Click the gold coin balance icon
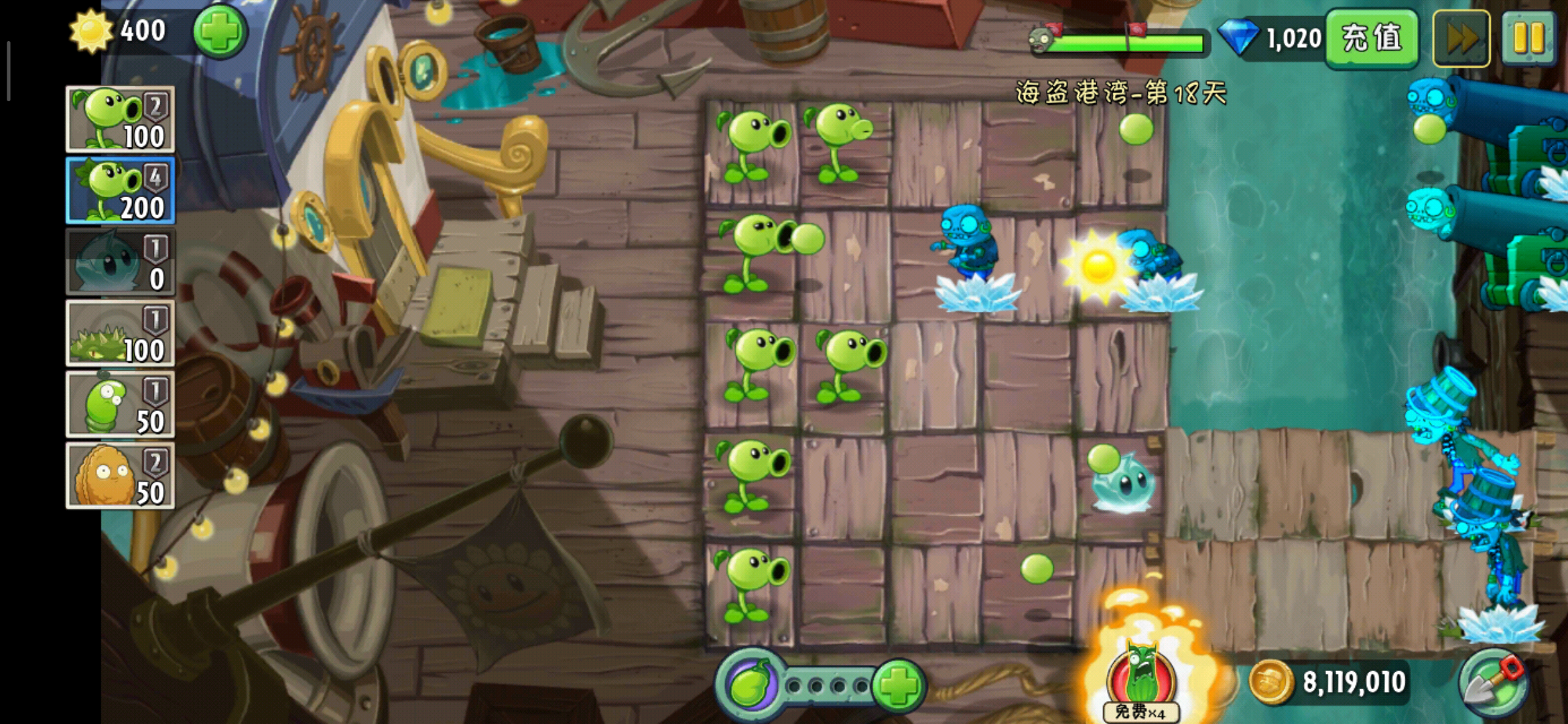 pyautogui.click(x=1270, y=682)
